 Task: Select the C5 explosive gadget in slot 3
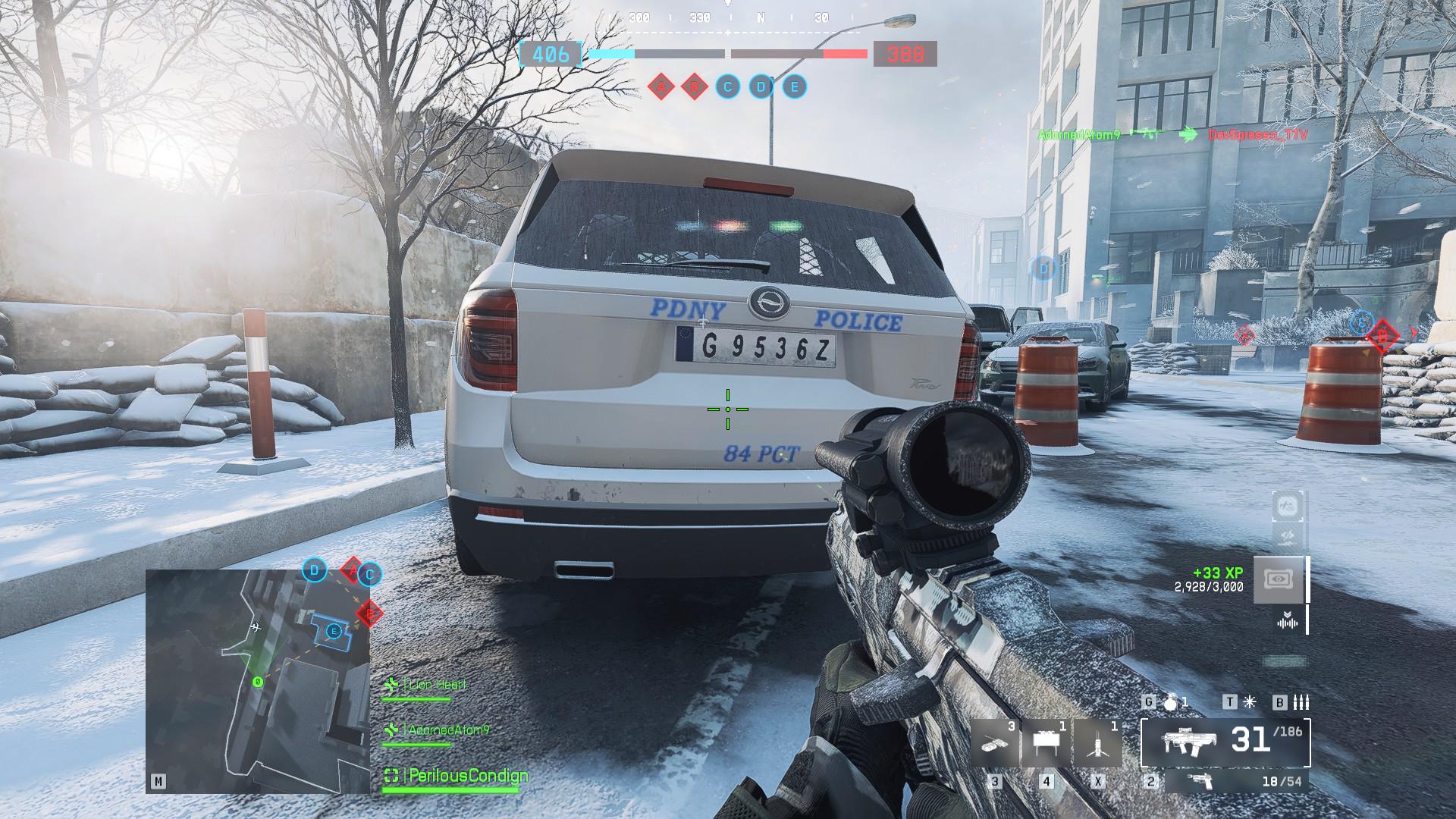[993, 743]
